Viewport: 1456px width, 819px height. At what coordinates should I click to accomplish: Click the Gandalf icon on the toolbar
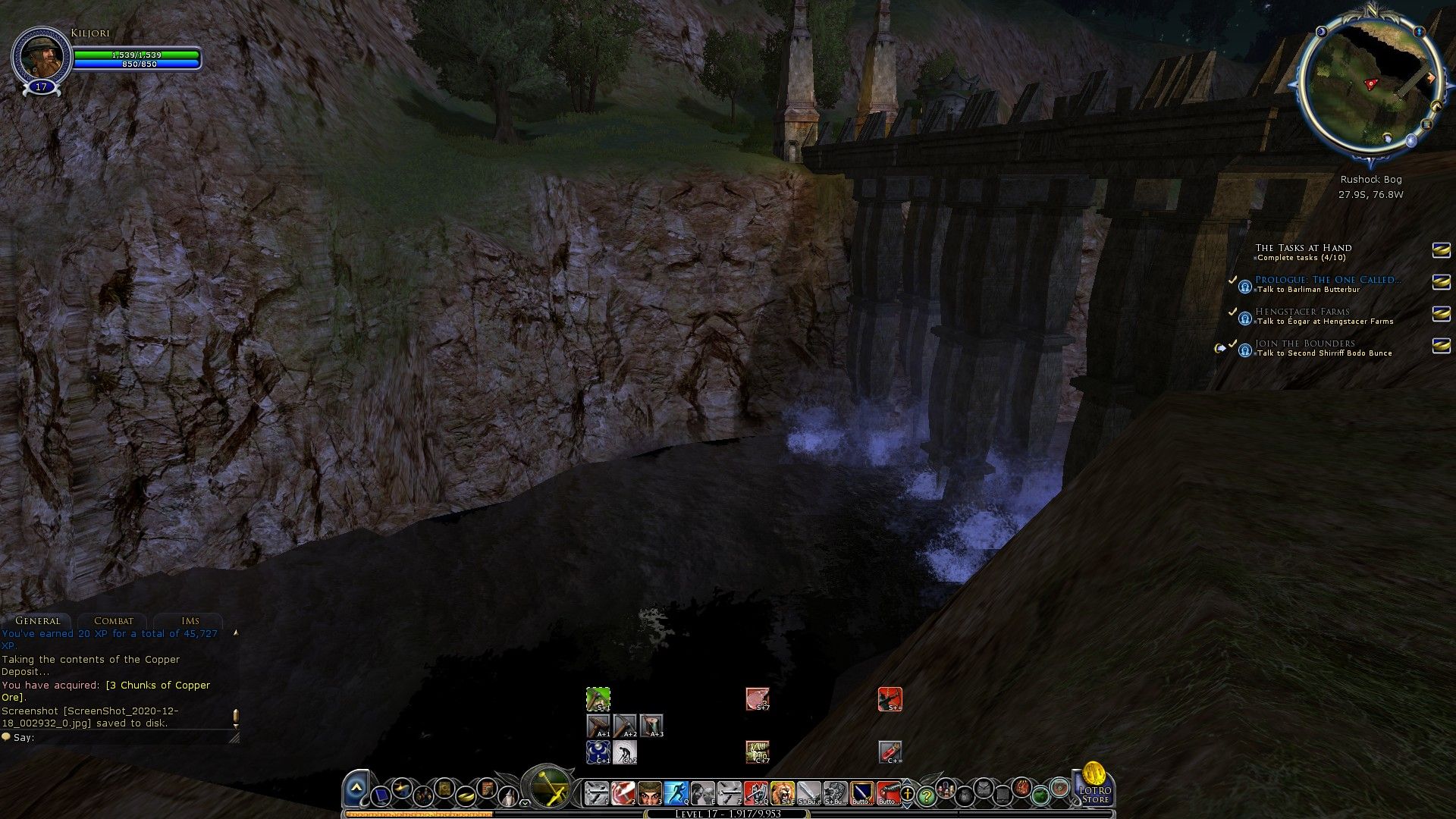(509, 795)
